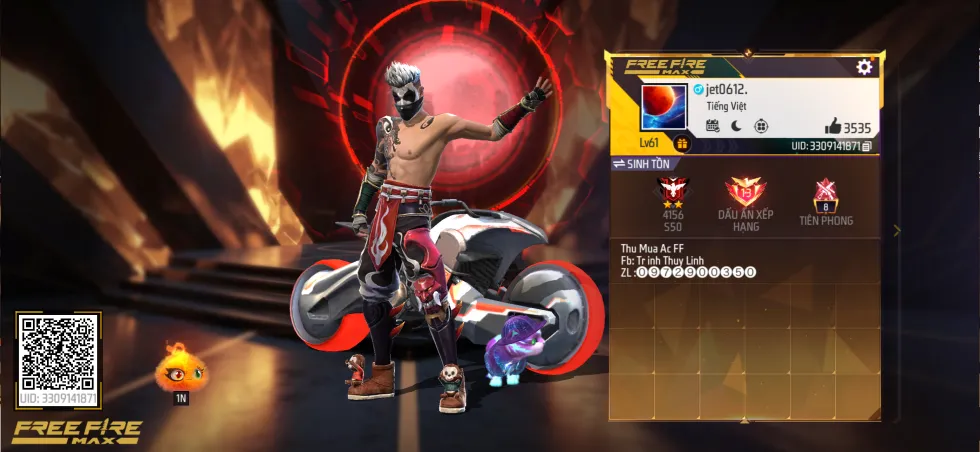Image resolution: width=980 pixels, height=452 pixels.
Task: Click the crescent moon icon in the profile
Action: pyautogui.click(x=737, y=126)
